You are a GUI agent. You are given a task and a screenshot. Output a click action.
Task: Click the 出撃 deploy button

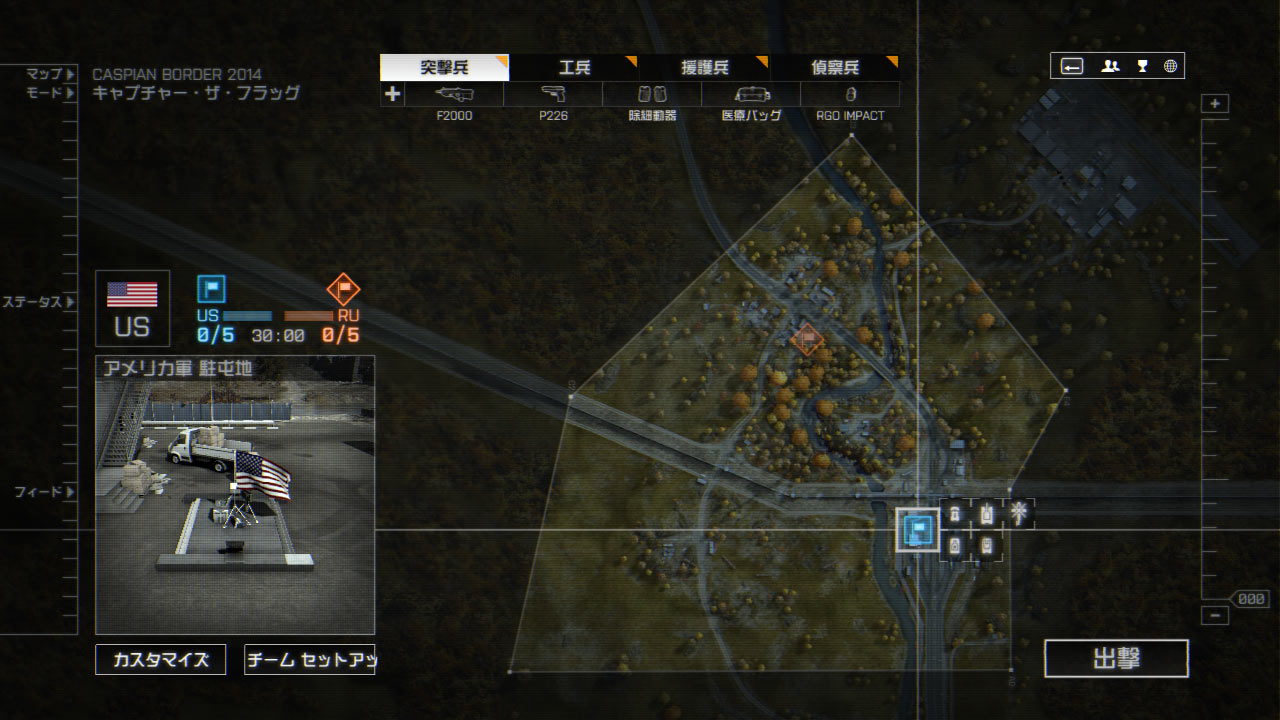tap(1116, 659)
